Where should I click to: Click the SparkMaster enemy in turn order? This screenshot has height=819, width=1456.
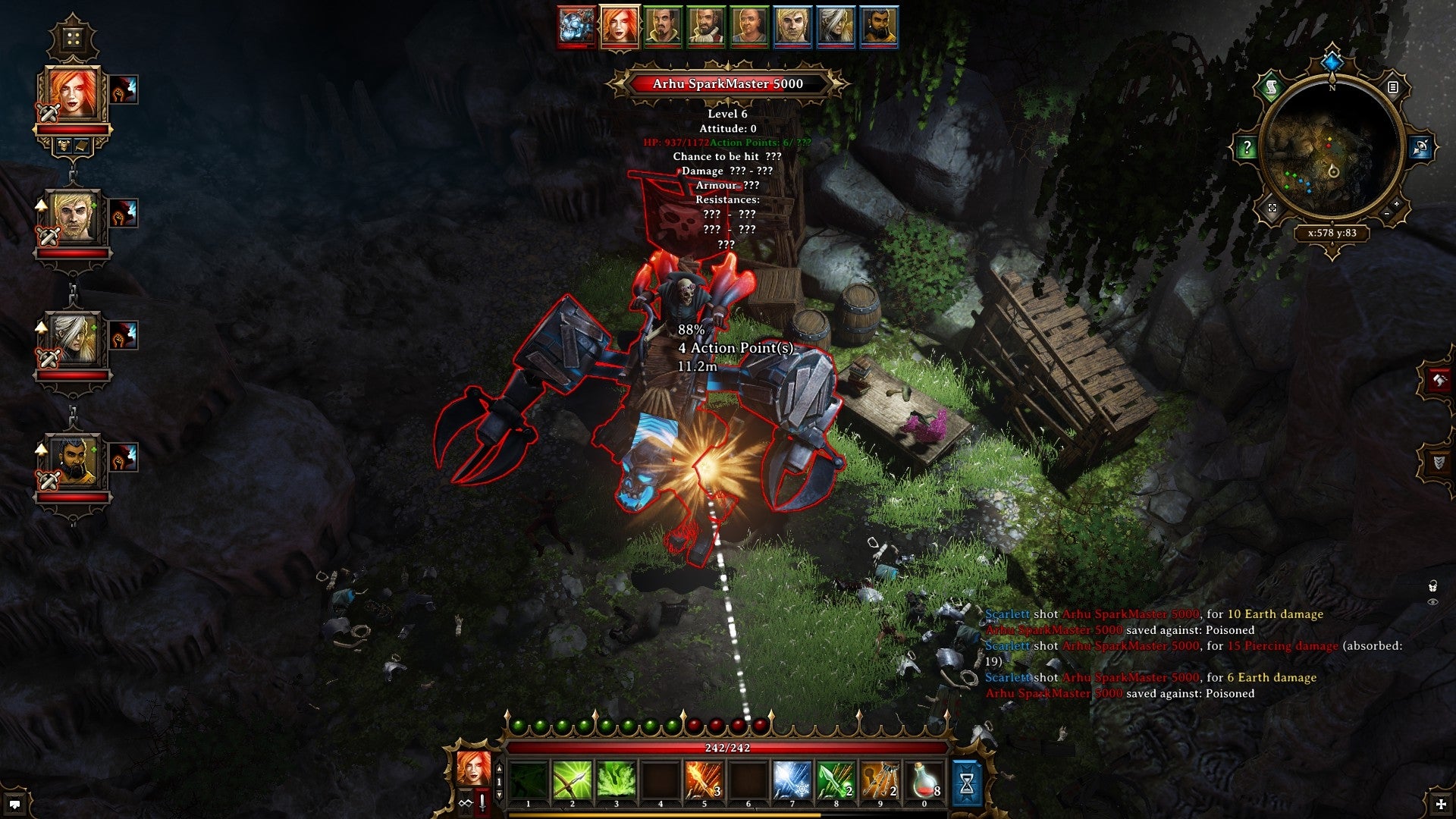[x=576, y=26]
